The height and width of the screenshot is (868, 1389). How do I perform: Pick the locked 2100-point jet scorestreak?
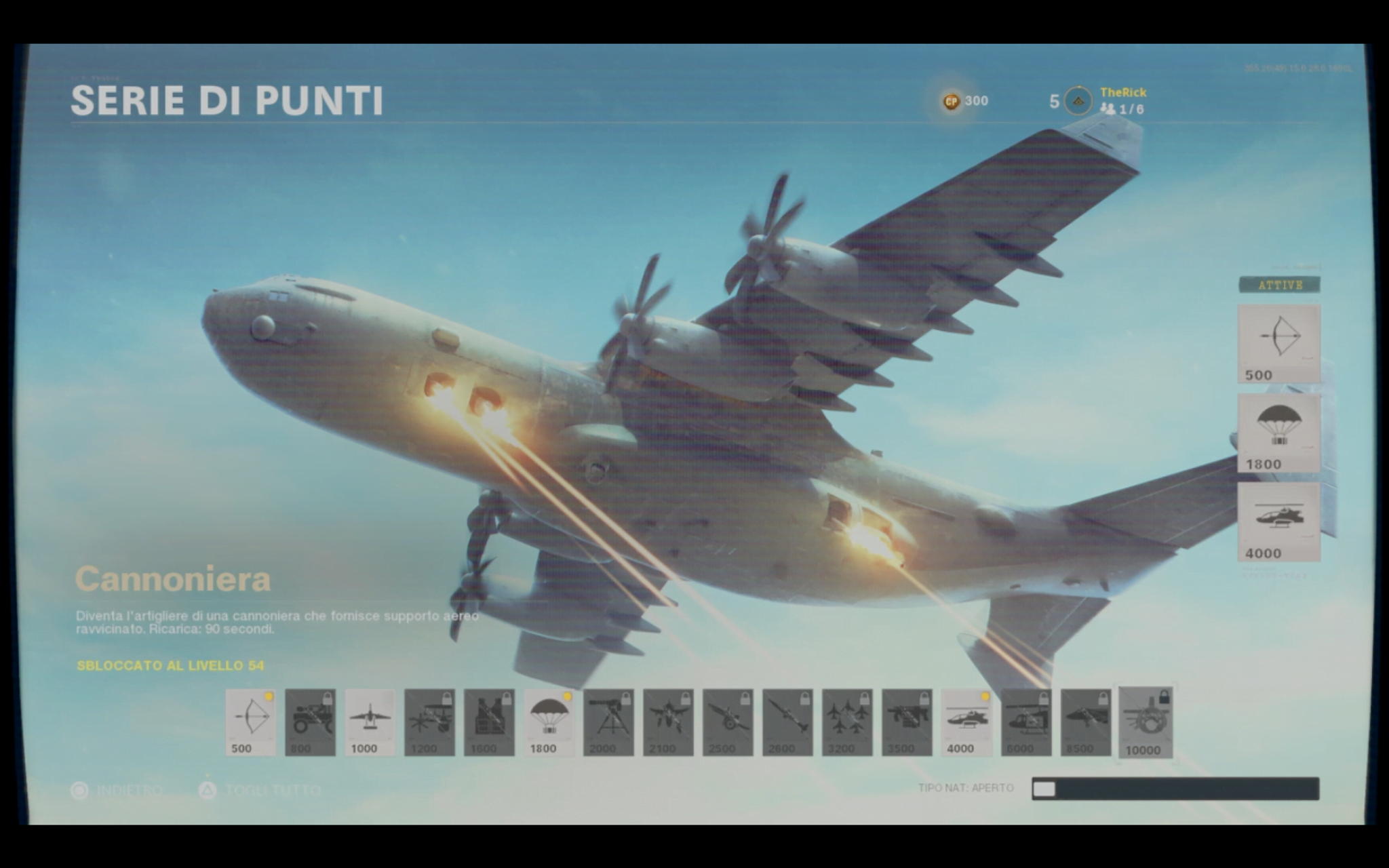669,722
